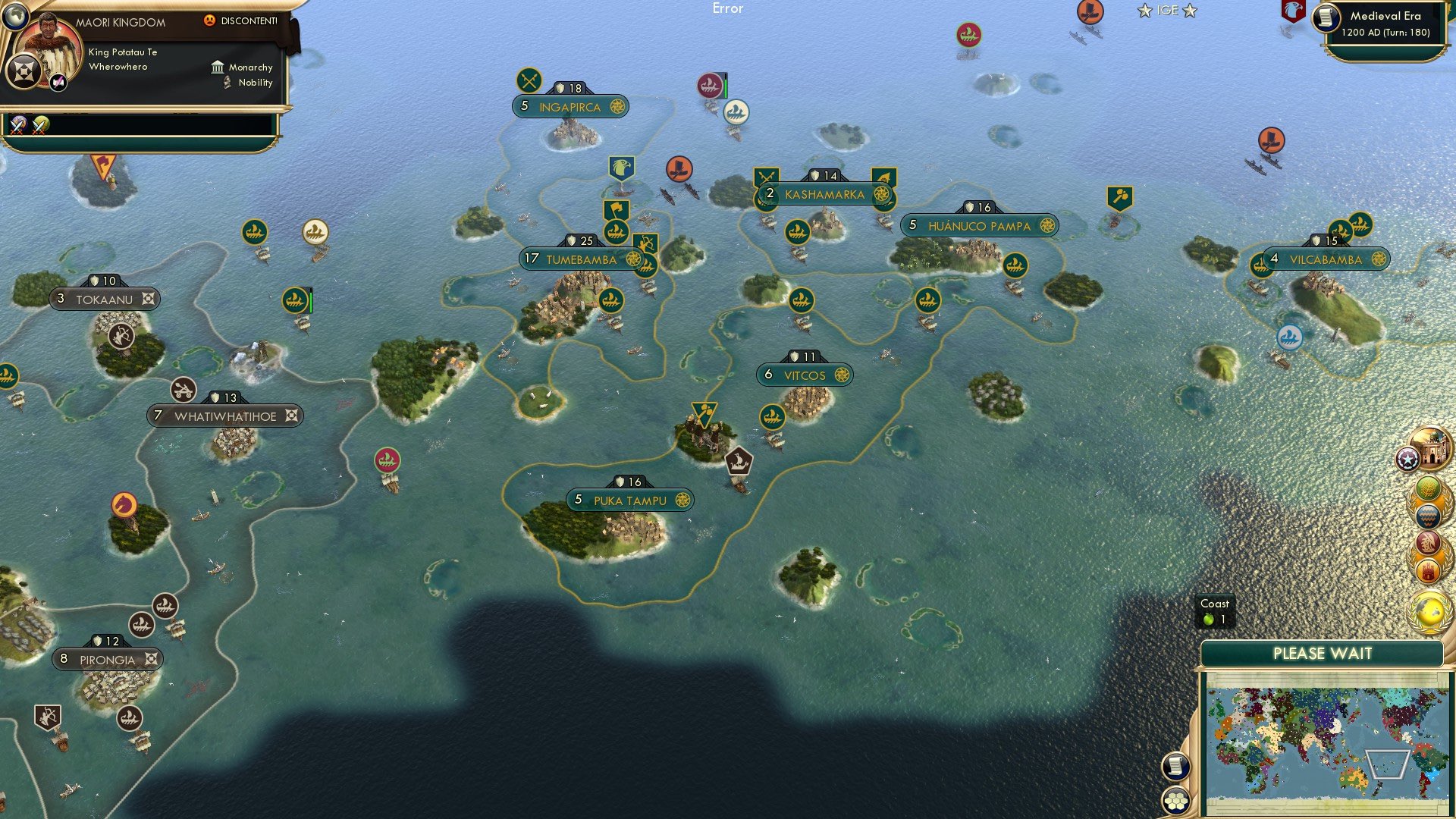1456x819 pixels.
Task: Toggle the star right of the IGE label
Action: coord(1188,11)
